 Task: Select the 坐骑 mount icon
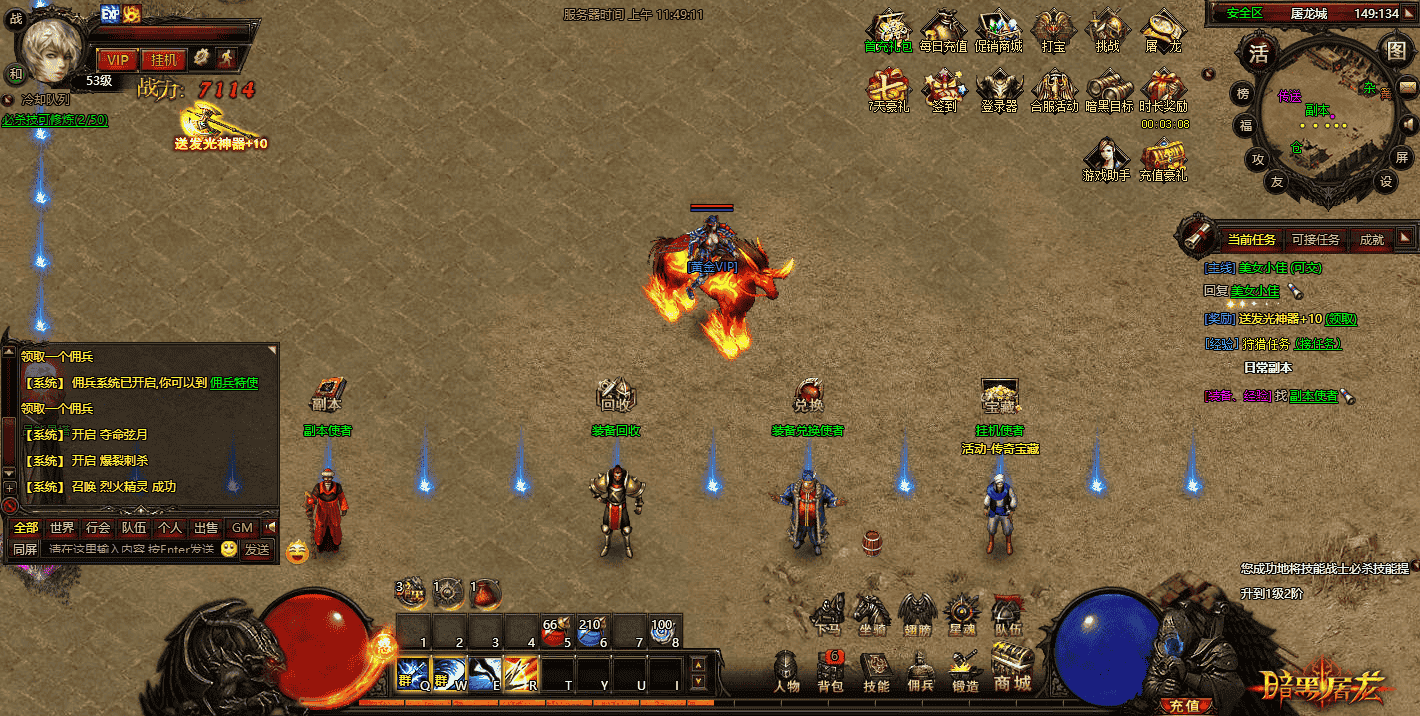(871, 612)
